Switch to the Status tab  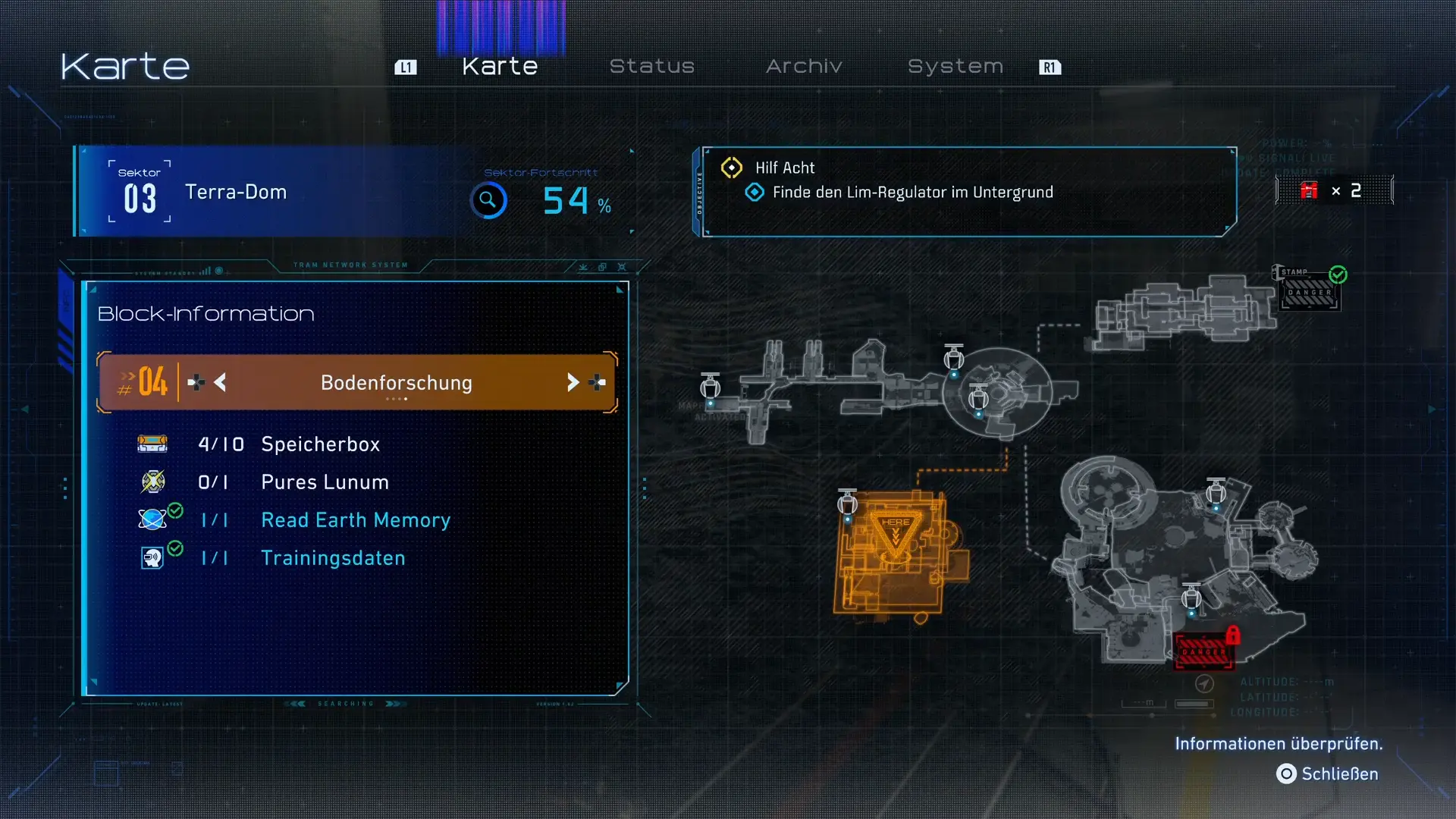652,67
